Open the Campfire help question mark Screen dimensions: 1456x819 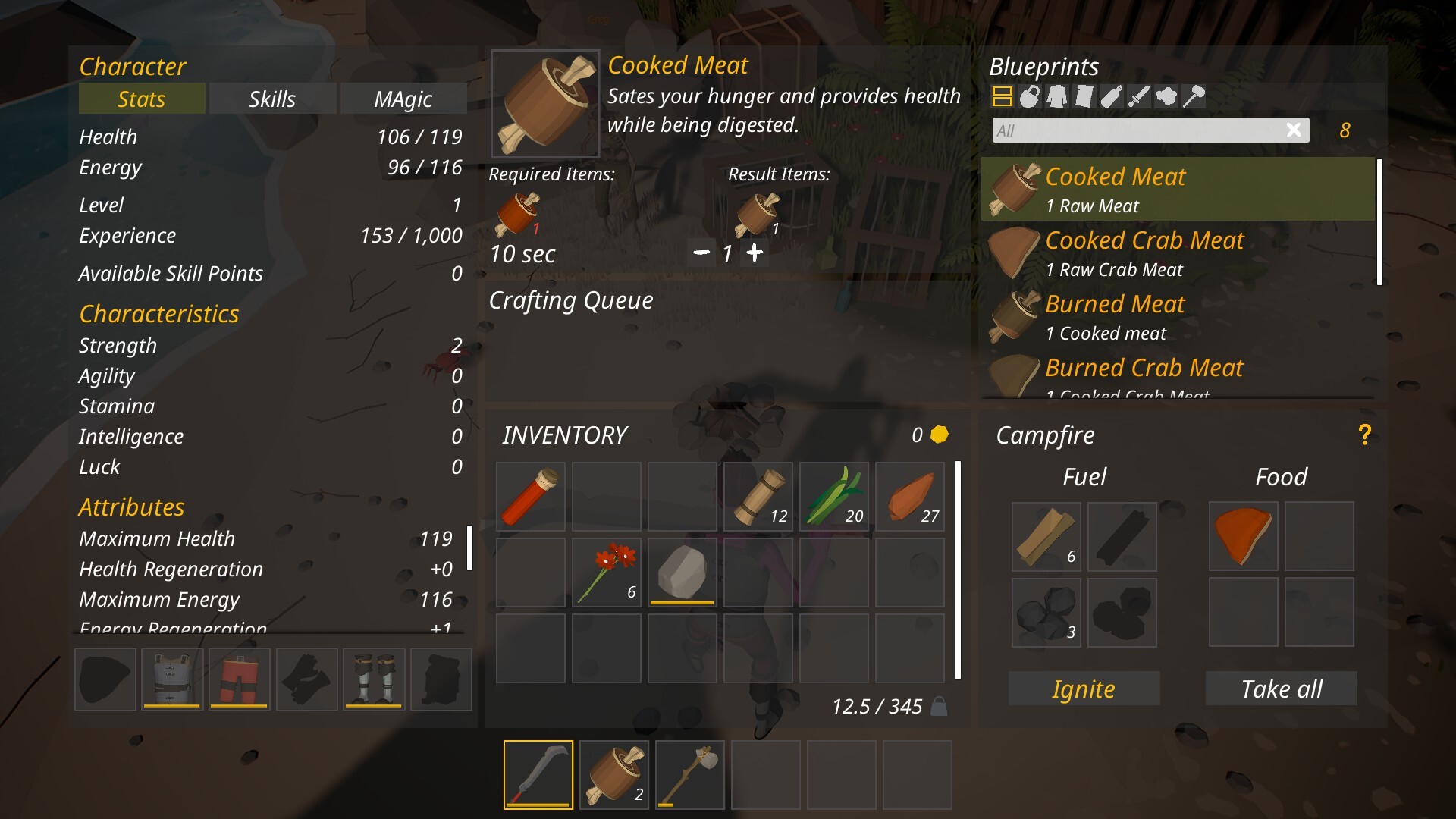click(x=1365, y=434)
